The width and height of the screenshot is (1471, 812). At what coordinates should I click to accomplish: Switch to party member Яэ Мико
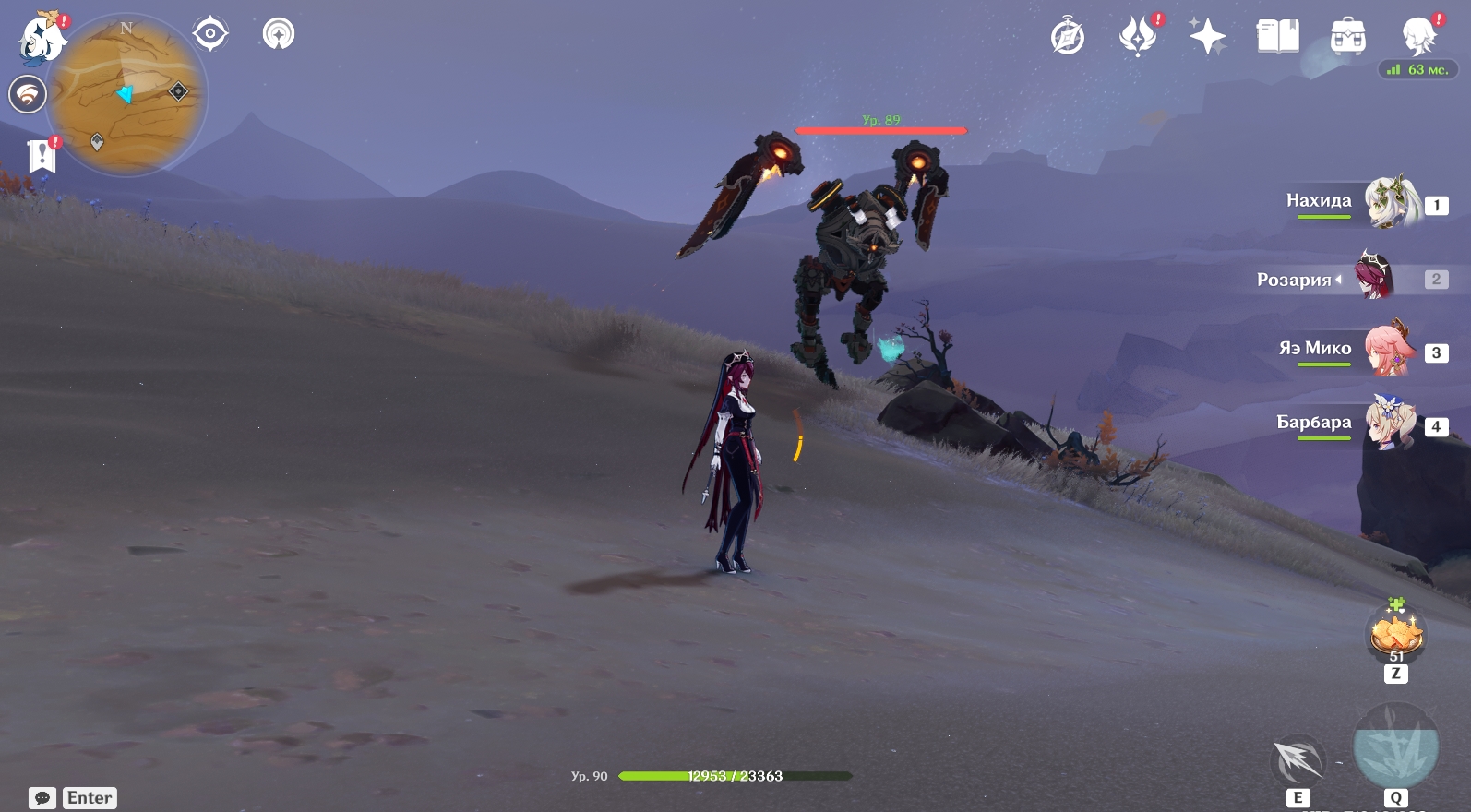pos(1390,350)
